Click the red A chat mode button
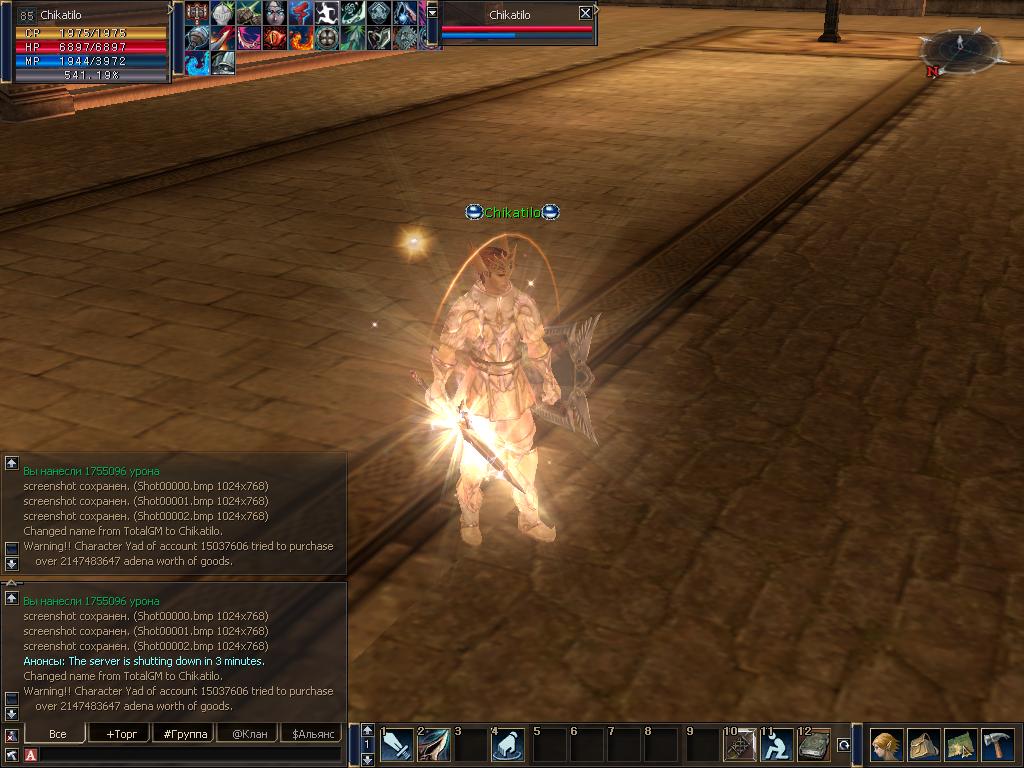 point(31,755)
